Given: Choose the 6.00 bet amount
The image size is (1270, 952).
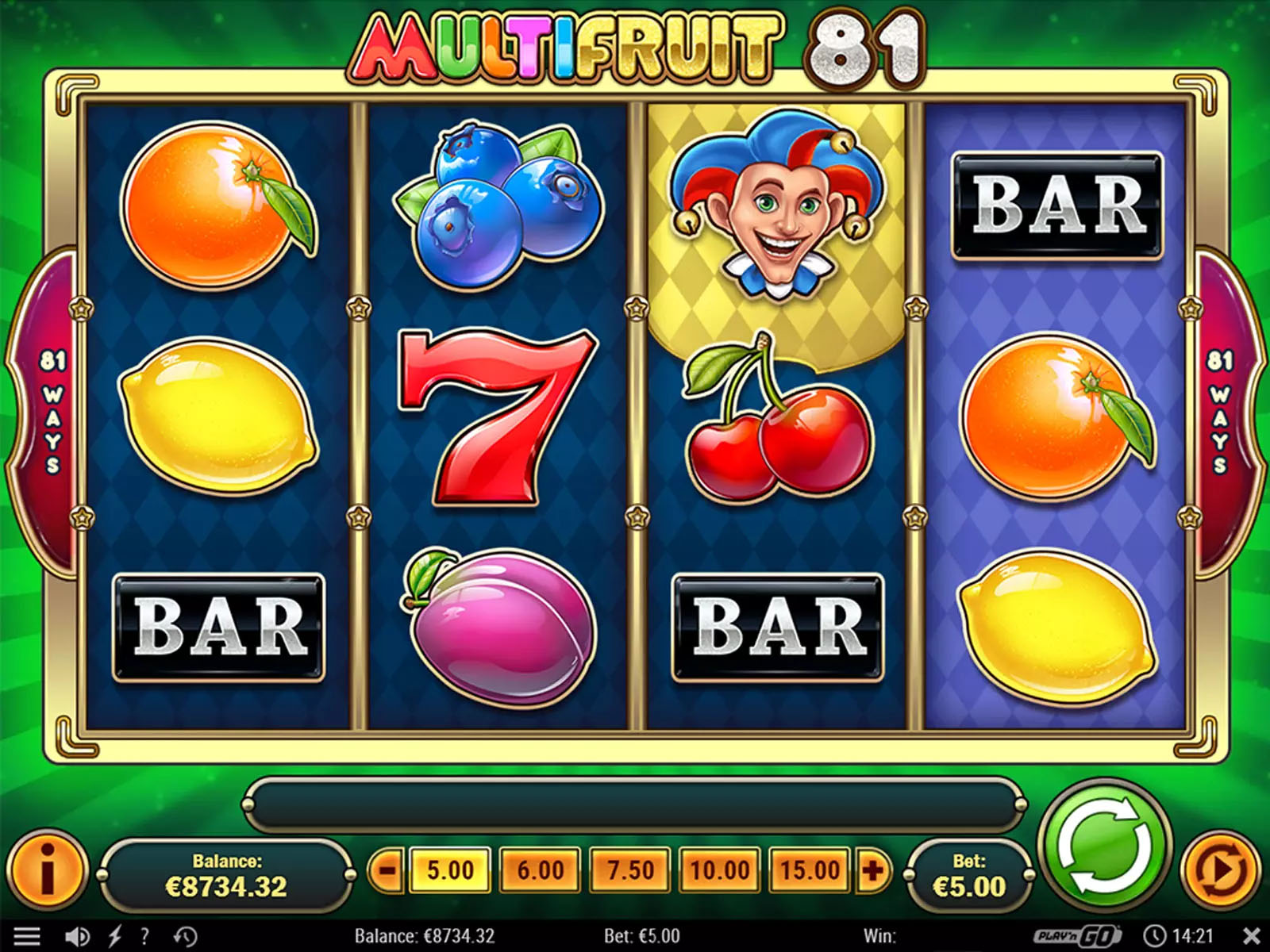Looking at the screenshot, I should click(x=540, y=870).
